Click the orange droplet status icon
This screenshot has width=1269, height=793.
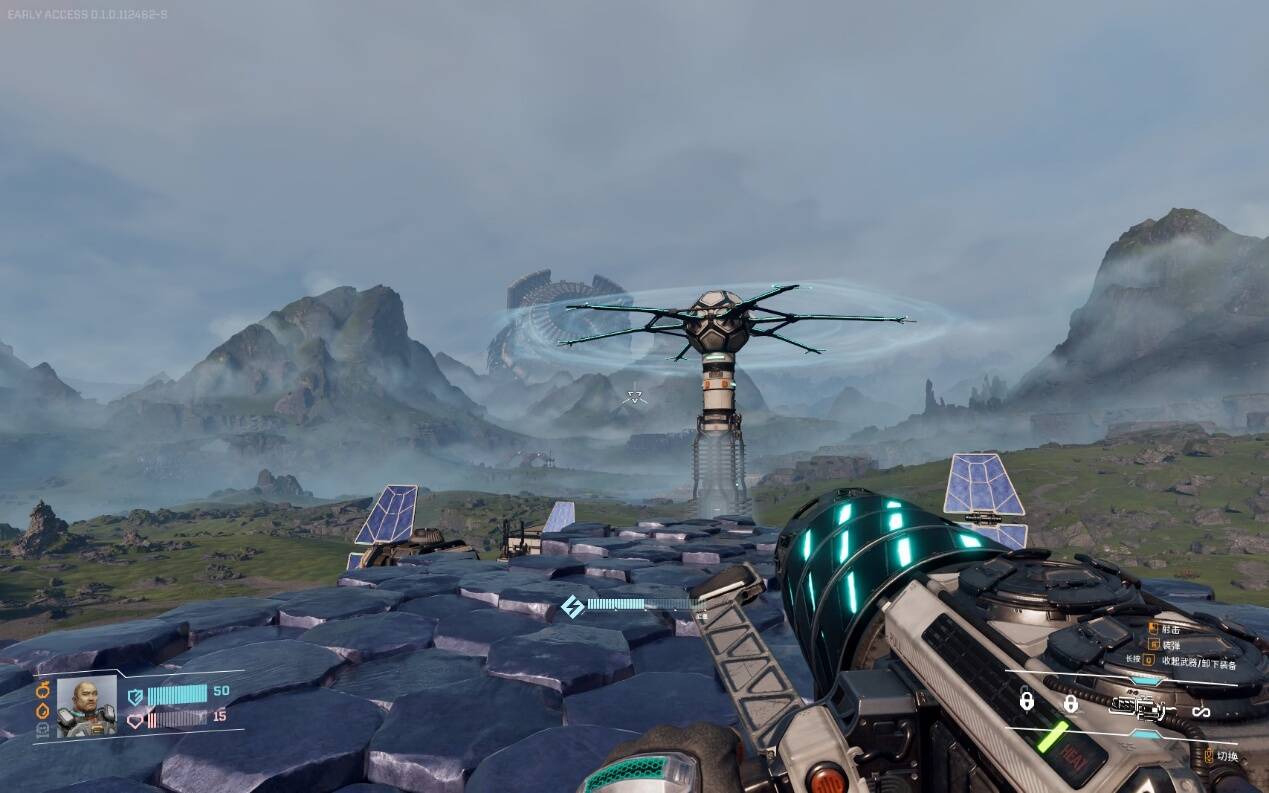click(43, 710)
